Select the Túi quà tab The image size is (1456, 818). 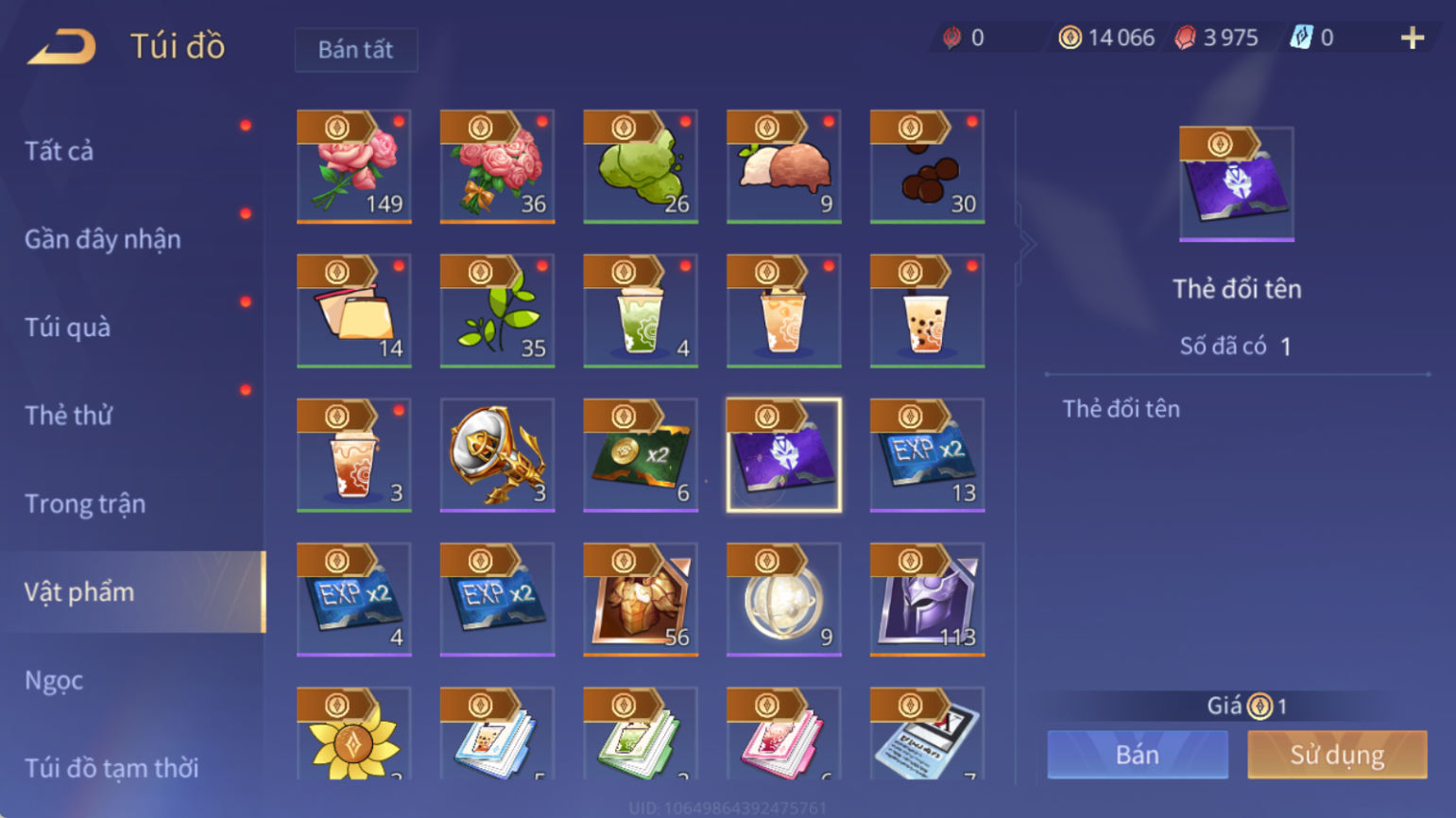(x=68, y=328)
